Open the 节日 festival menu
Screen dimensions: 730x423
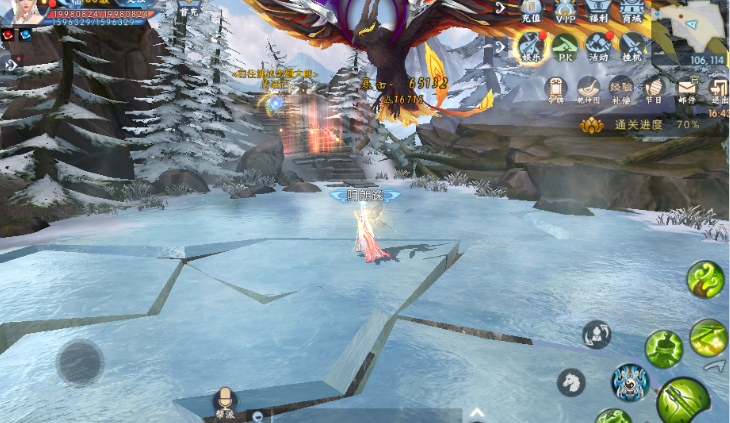[x=654, y=89]
